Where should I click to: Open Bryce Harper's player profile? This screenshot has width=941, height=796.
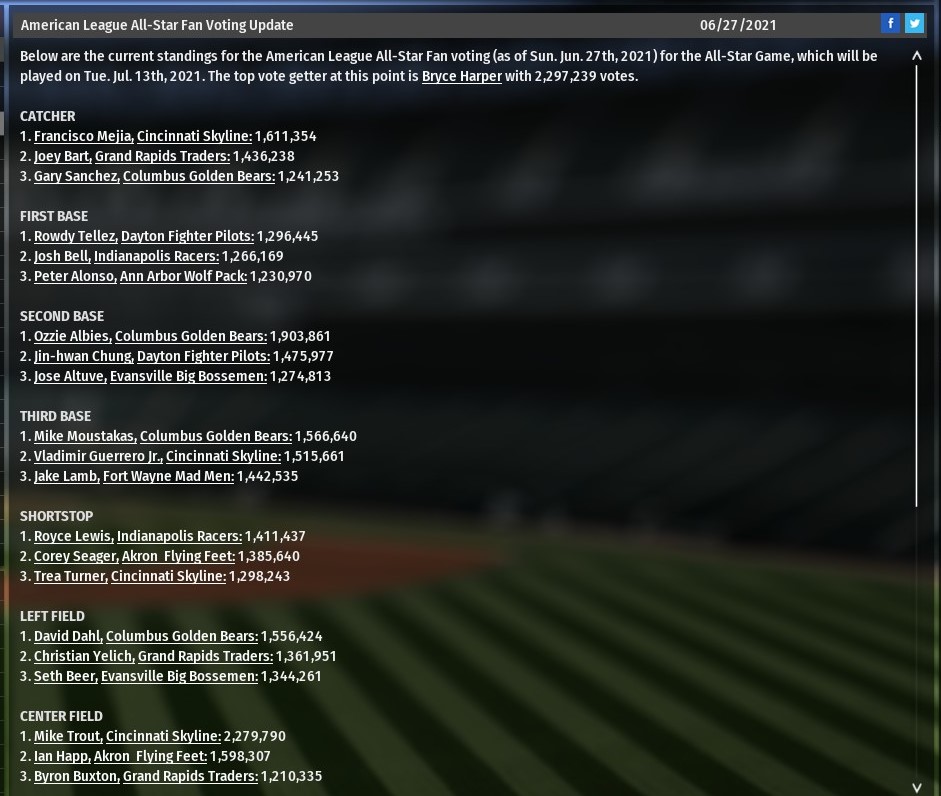[x=461, y=76]
